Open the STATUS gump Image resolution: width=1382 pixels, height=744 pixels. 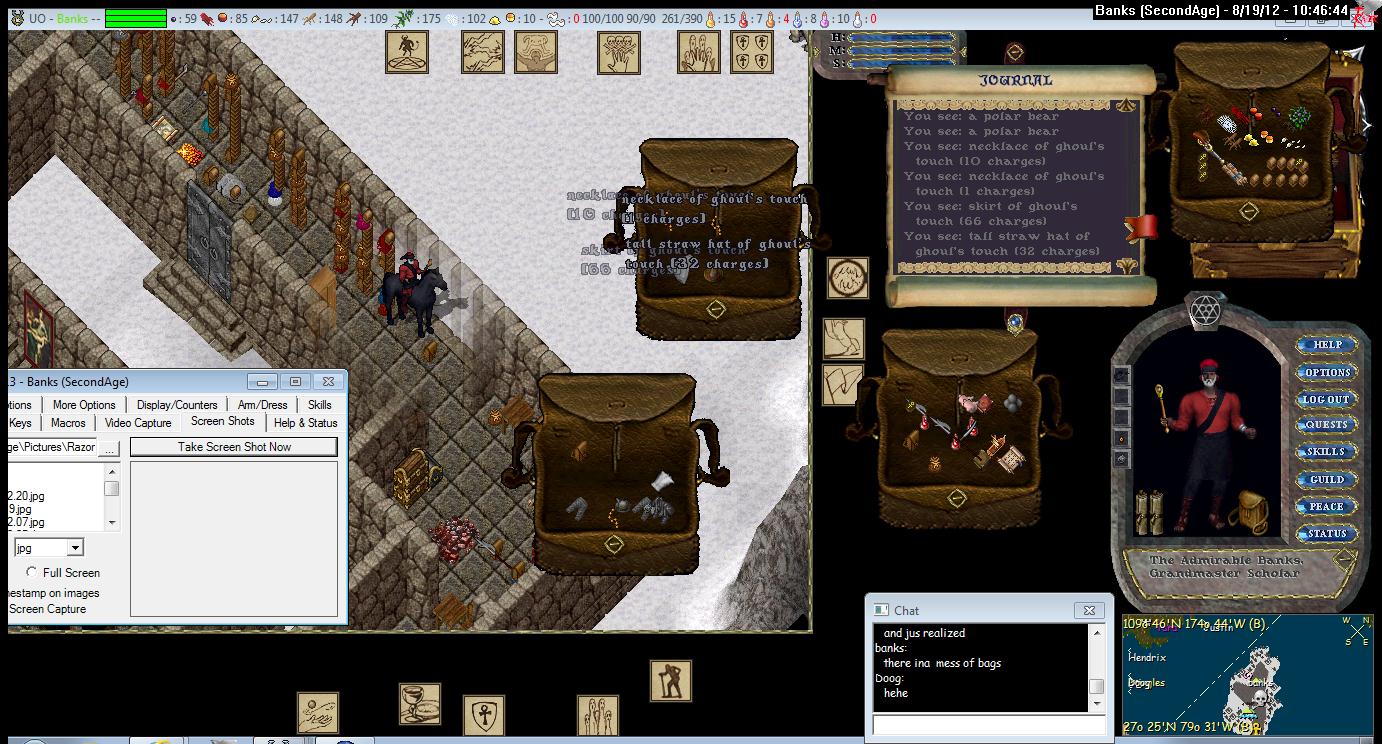point(1326,534)
